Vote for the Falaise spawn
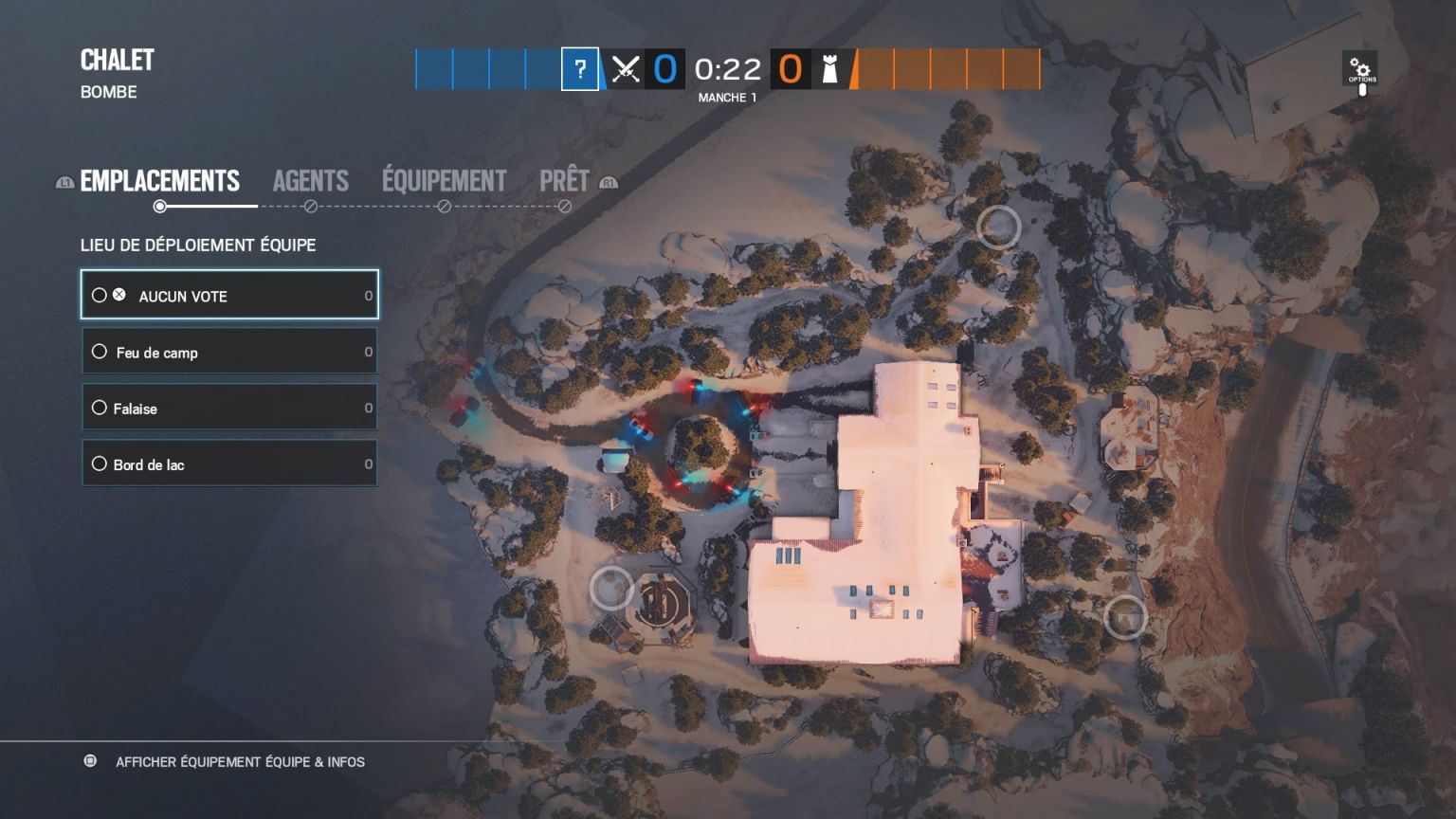This screenshot has height=819, width=1456. [x=229, y=408]
